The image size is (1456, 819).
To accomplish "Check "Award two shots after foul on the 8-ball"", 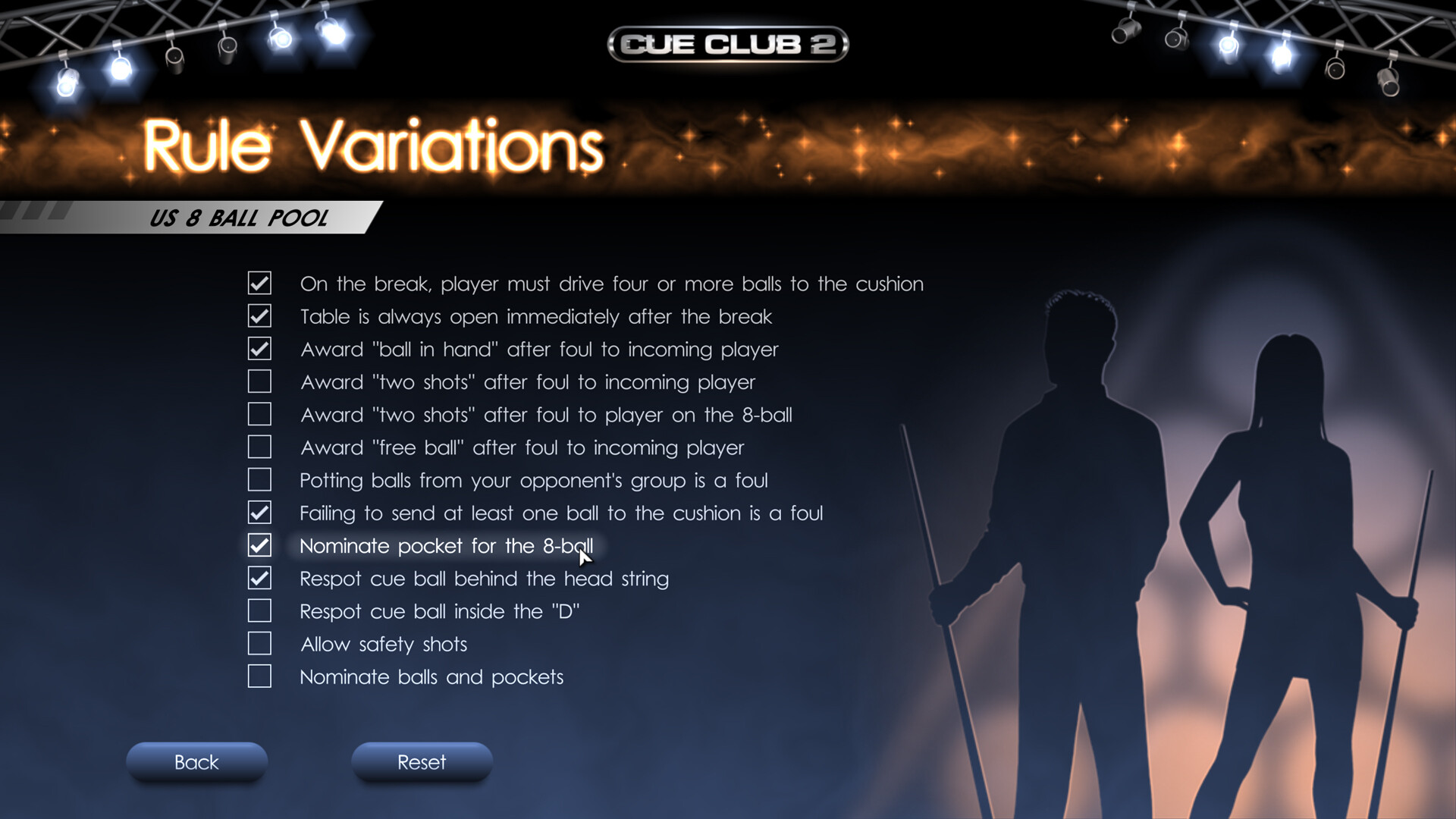I will click(x=259, y=414).
